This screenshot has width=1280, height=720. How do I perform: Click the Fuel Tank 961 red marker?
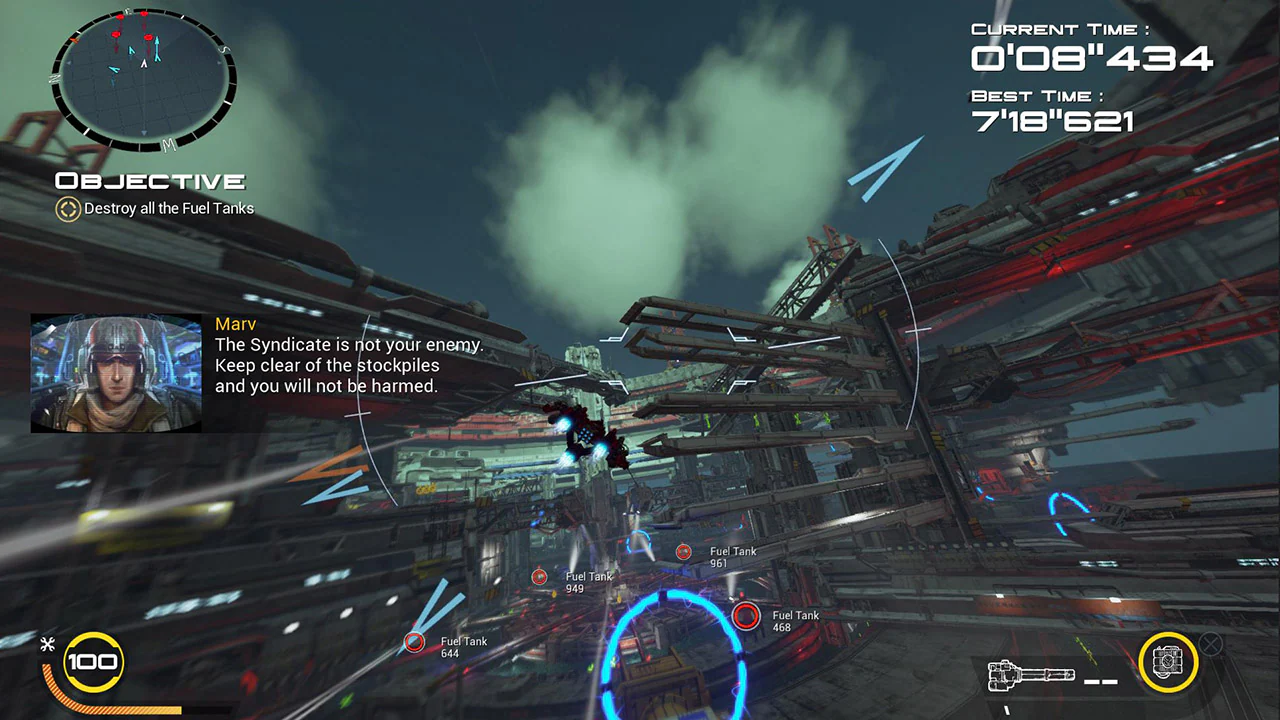click(x=684, y=551)
